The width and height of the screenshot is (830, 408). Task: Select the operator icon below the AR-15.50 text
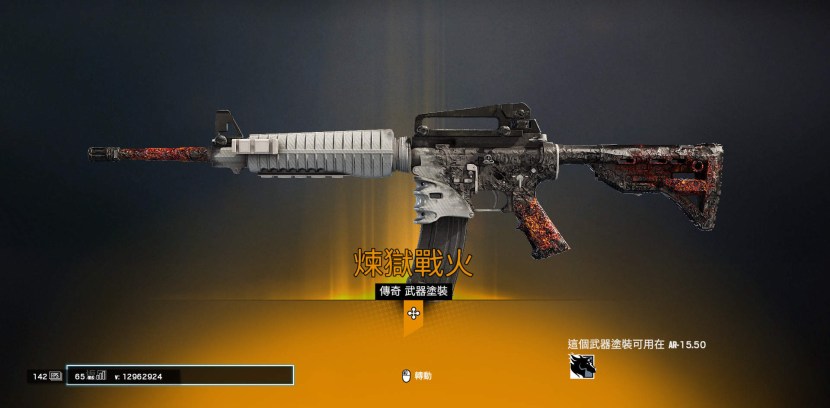click(582, 368)
